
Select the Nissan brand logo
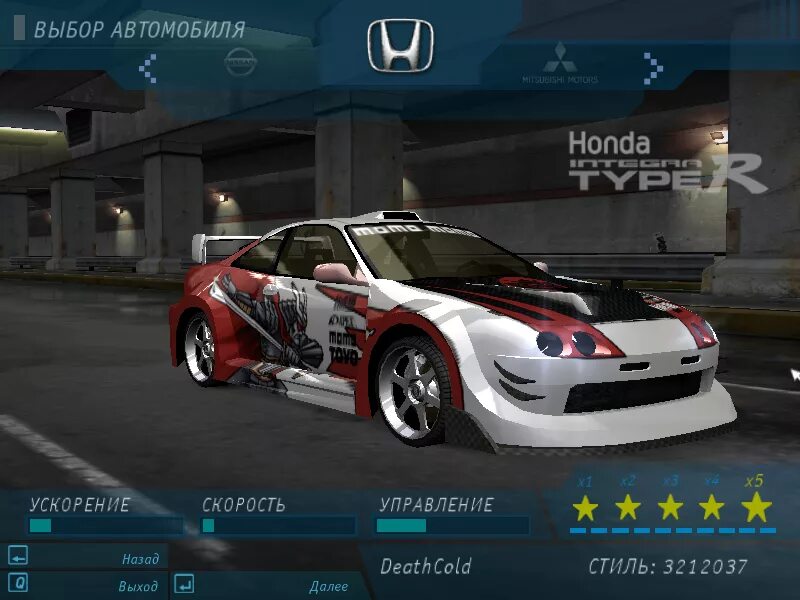(240, 61)
